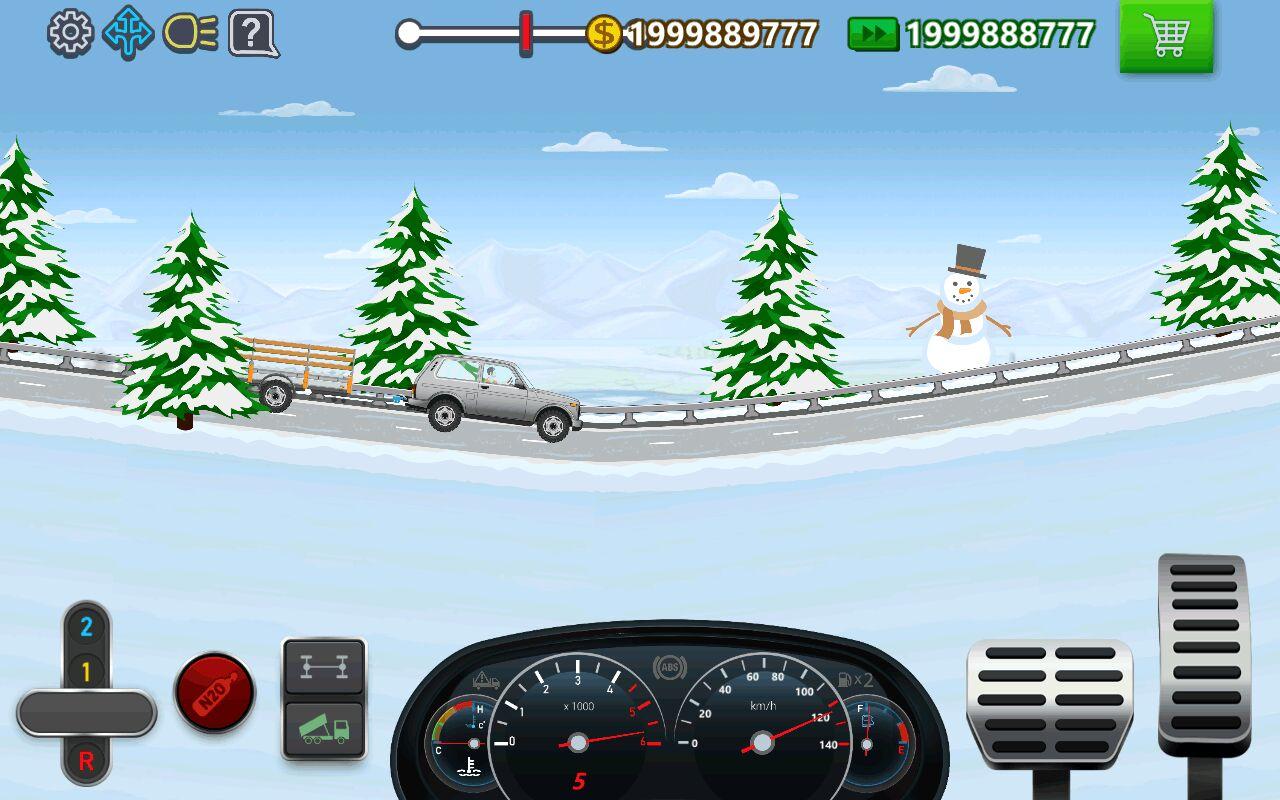Image resolution: width=1280 pixels, height=800 pixels.
Task: Toggle the four-wheel drive axle button
Action: click(x=324, y=668)
